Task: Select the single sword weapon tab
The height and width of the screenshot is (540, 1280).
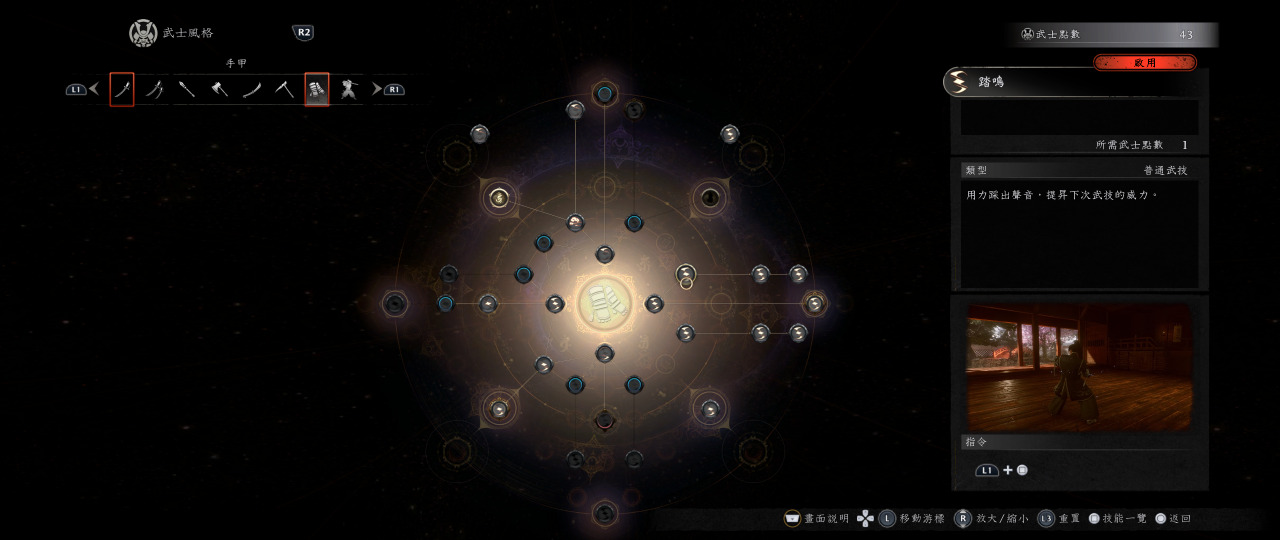Action: click(122, 90)
